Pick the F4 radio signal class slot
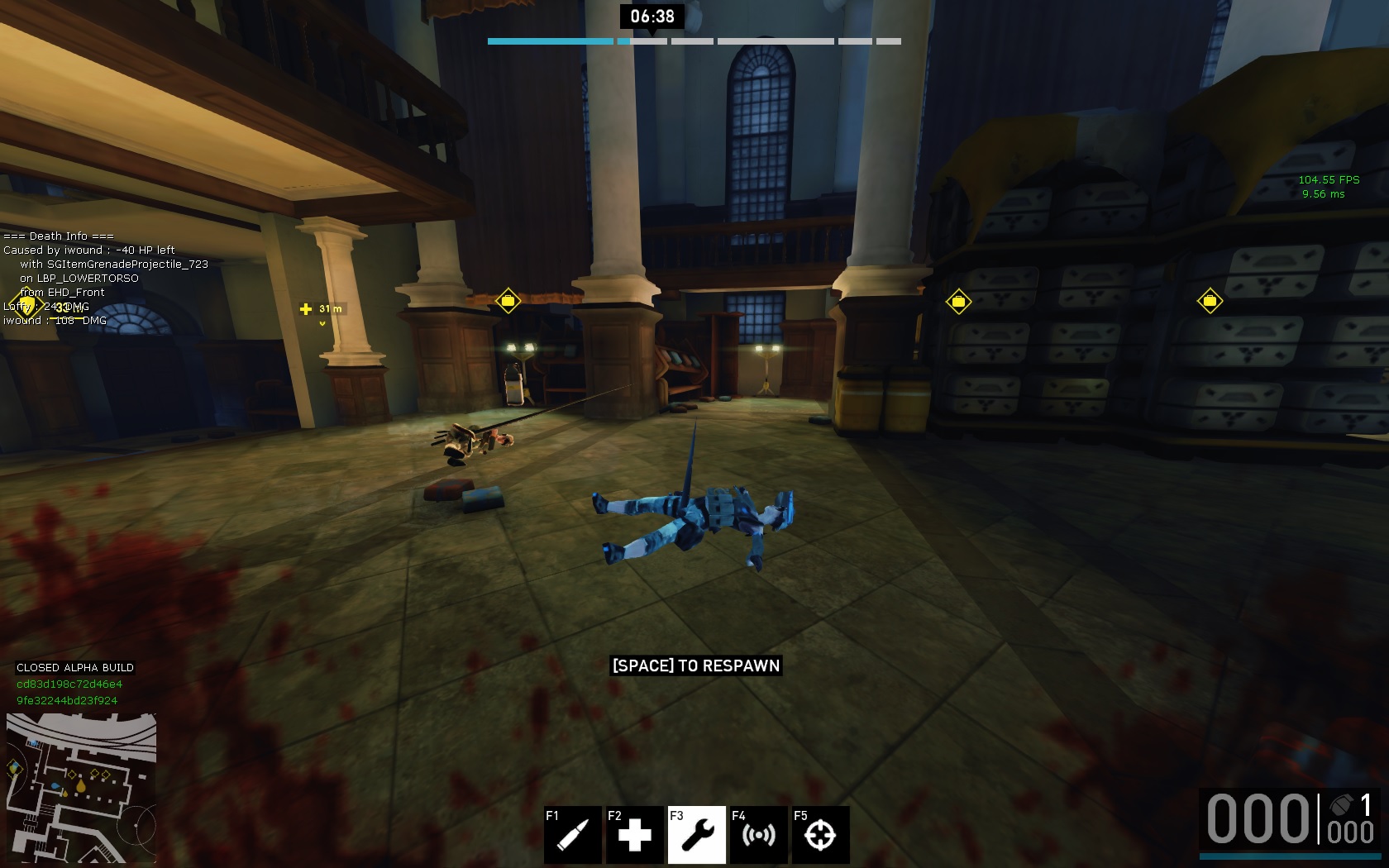 (x=759, y=834)
